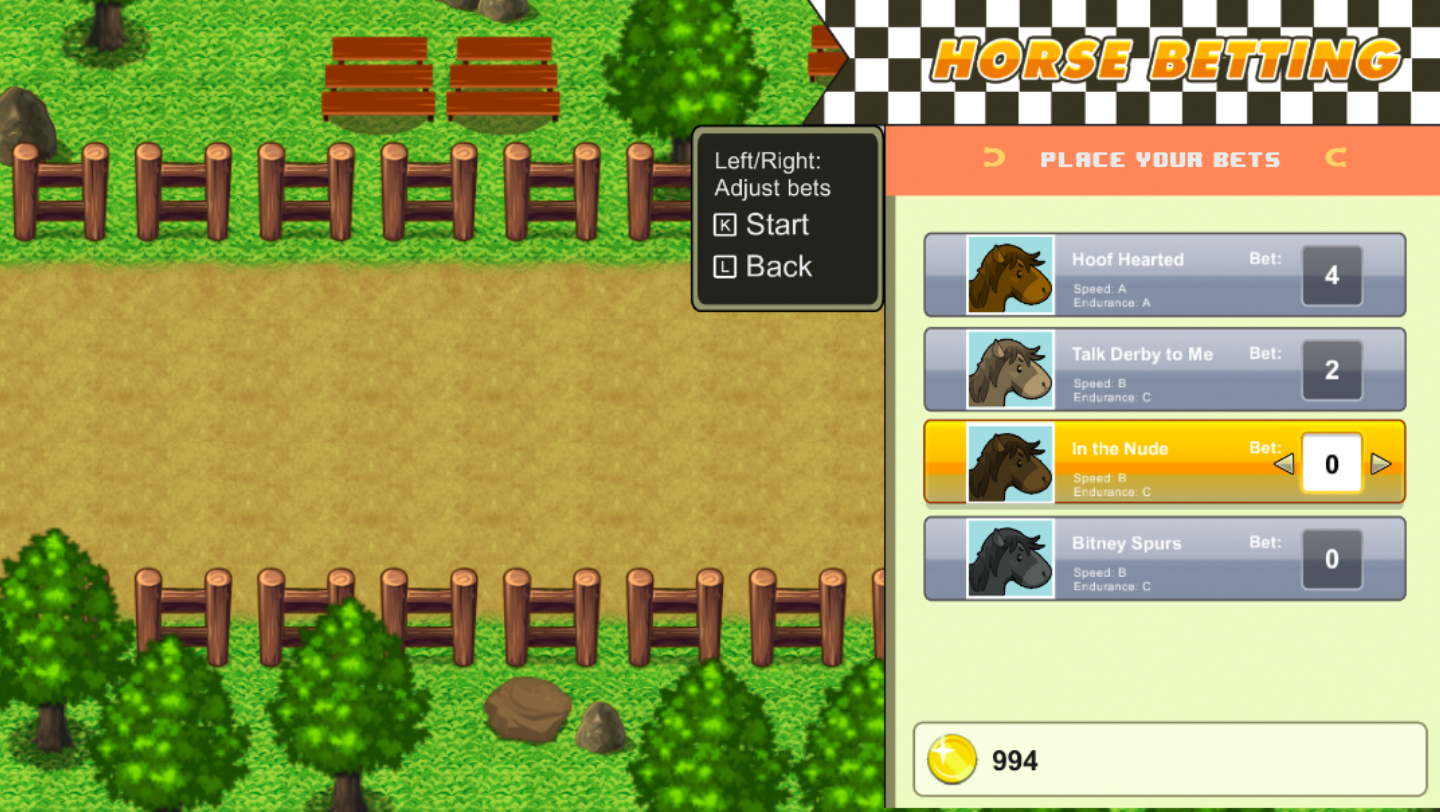This screenshot has height=812, width=1440.
Task: Click the yellow curved arrow right of Place Your Bets
Action: pyautogui.click(x=1335, y=159)
